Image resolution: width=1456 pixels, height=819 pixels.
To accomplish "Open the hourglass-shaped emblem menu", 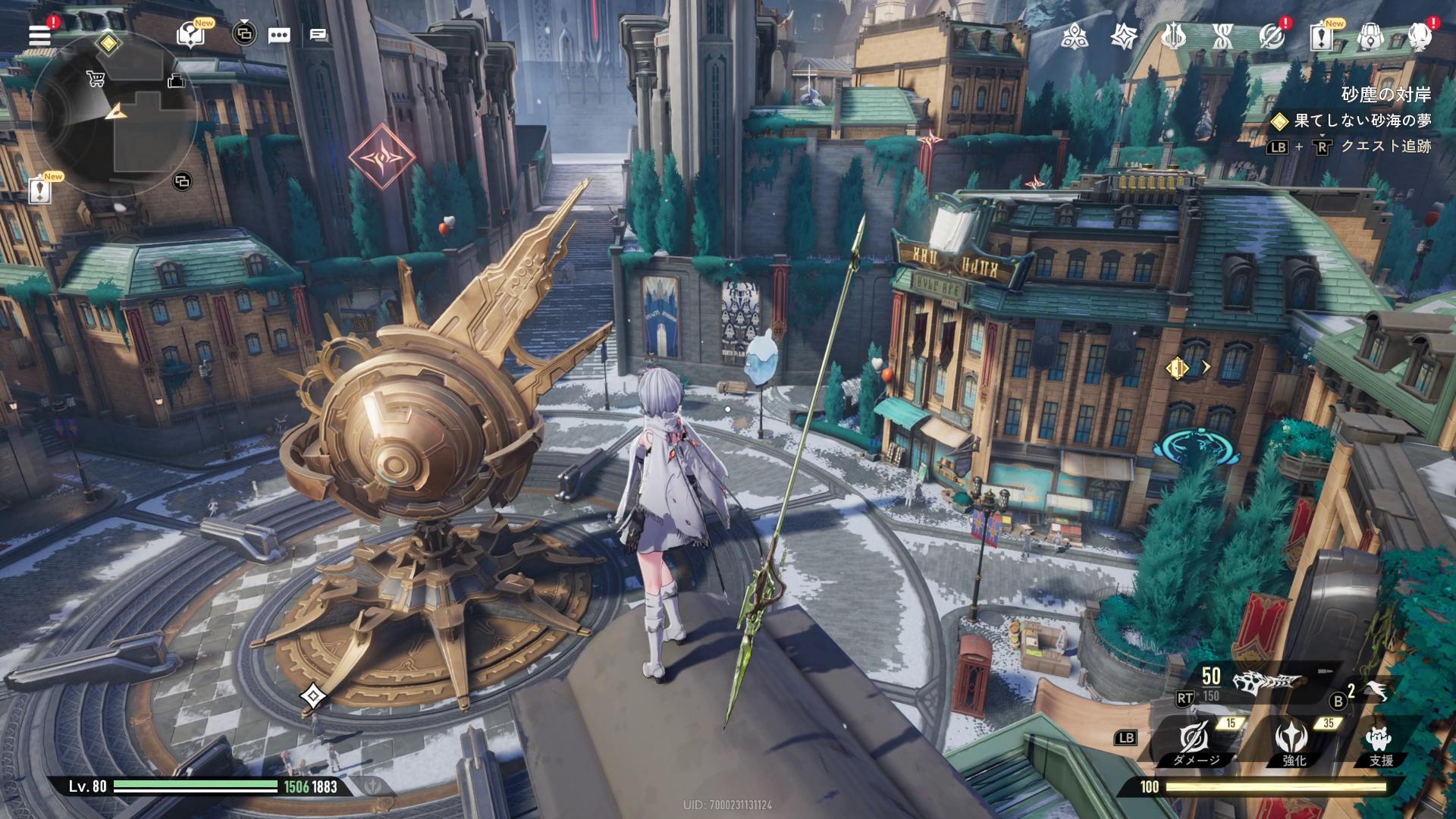I will pyautogui.click(x=1222, y=36).
